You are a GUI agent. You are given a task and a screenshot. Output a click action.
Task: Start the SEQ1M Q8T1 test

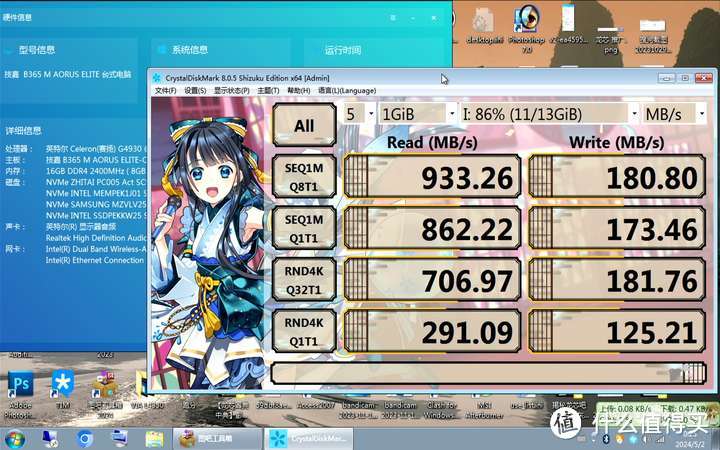304,179
